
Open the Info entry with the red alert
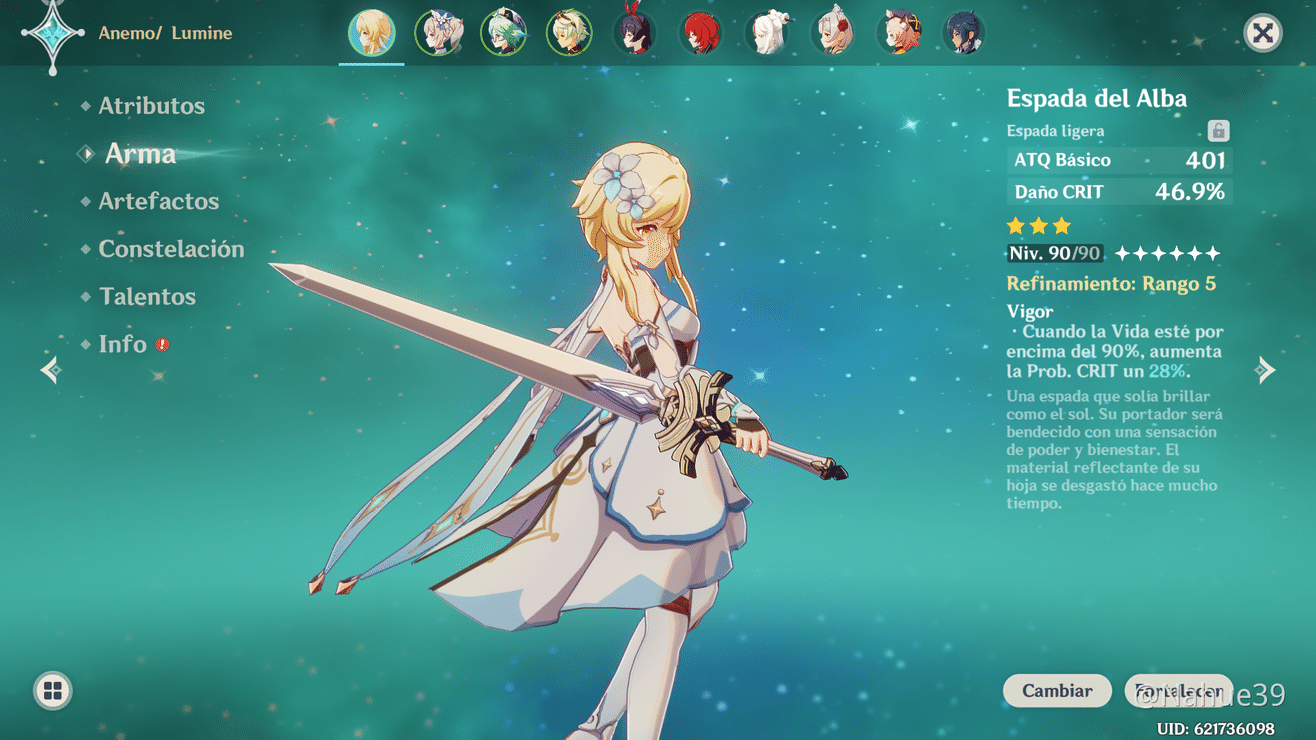pos(123,344)
